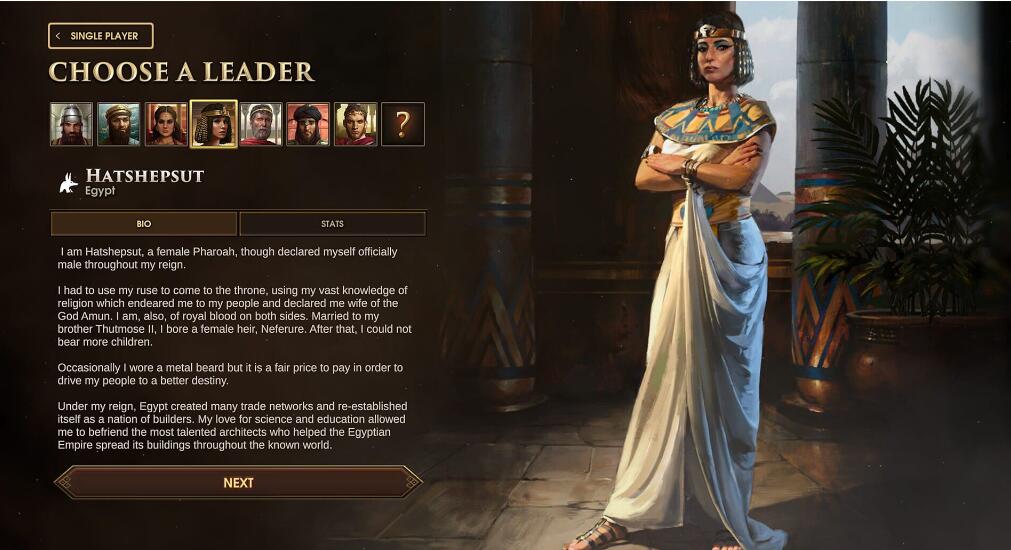Open the Bio tab
Viewport: 1011px width, 550px height.
point(144,223)
